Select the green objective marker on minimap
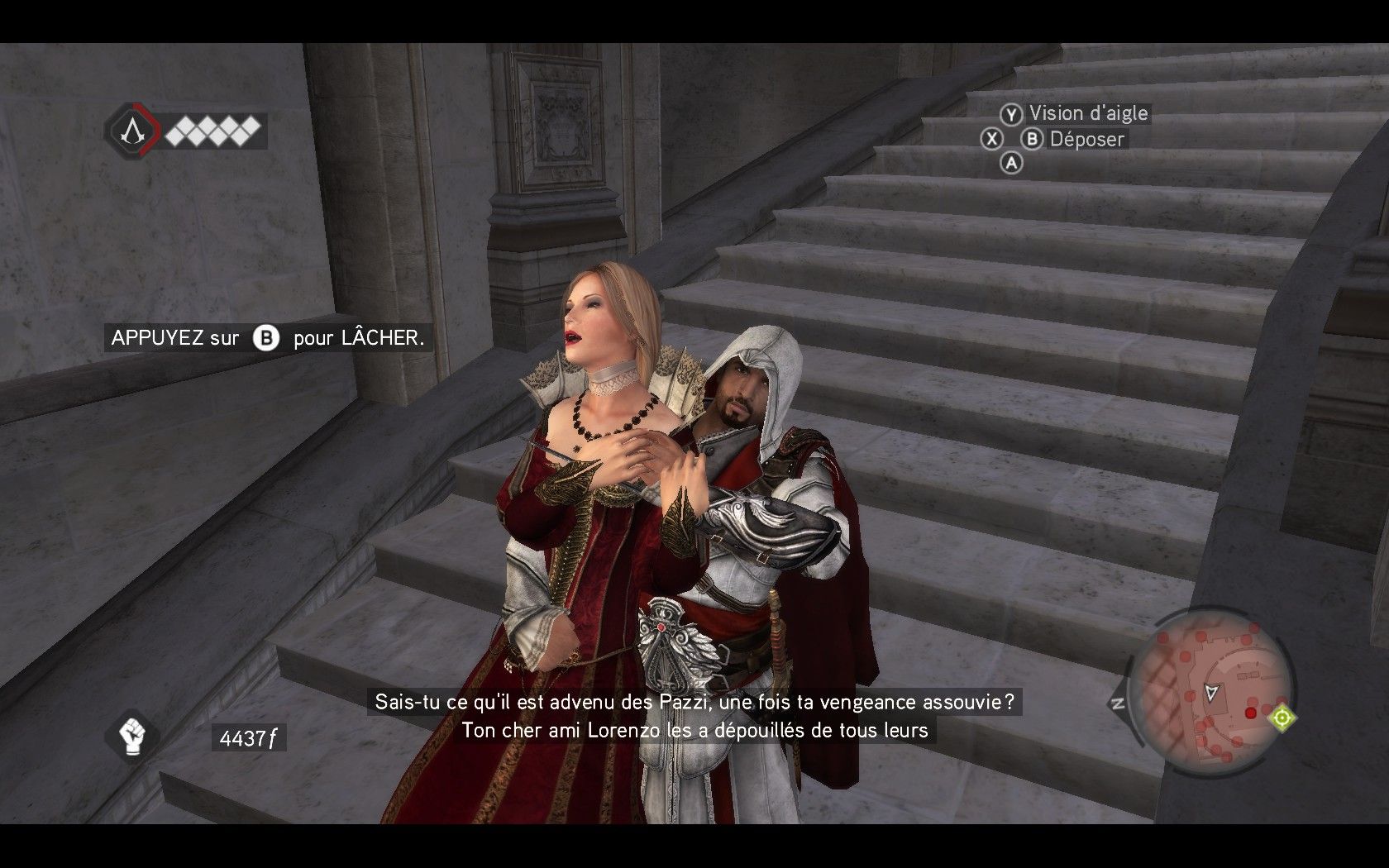The image size is (1389, 868). (x=1282, y=718)
